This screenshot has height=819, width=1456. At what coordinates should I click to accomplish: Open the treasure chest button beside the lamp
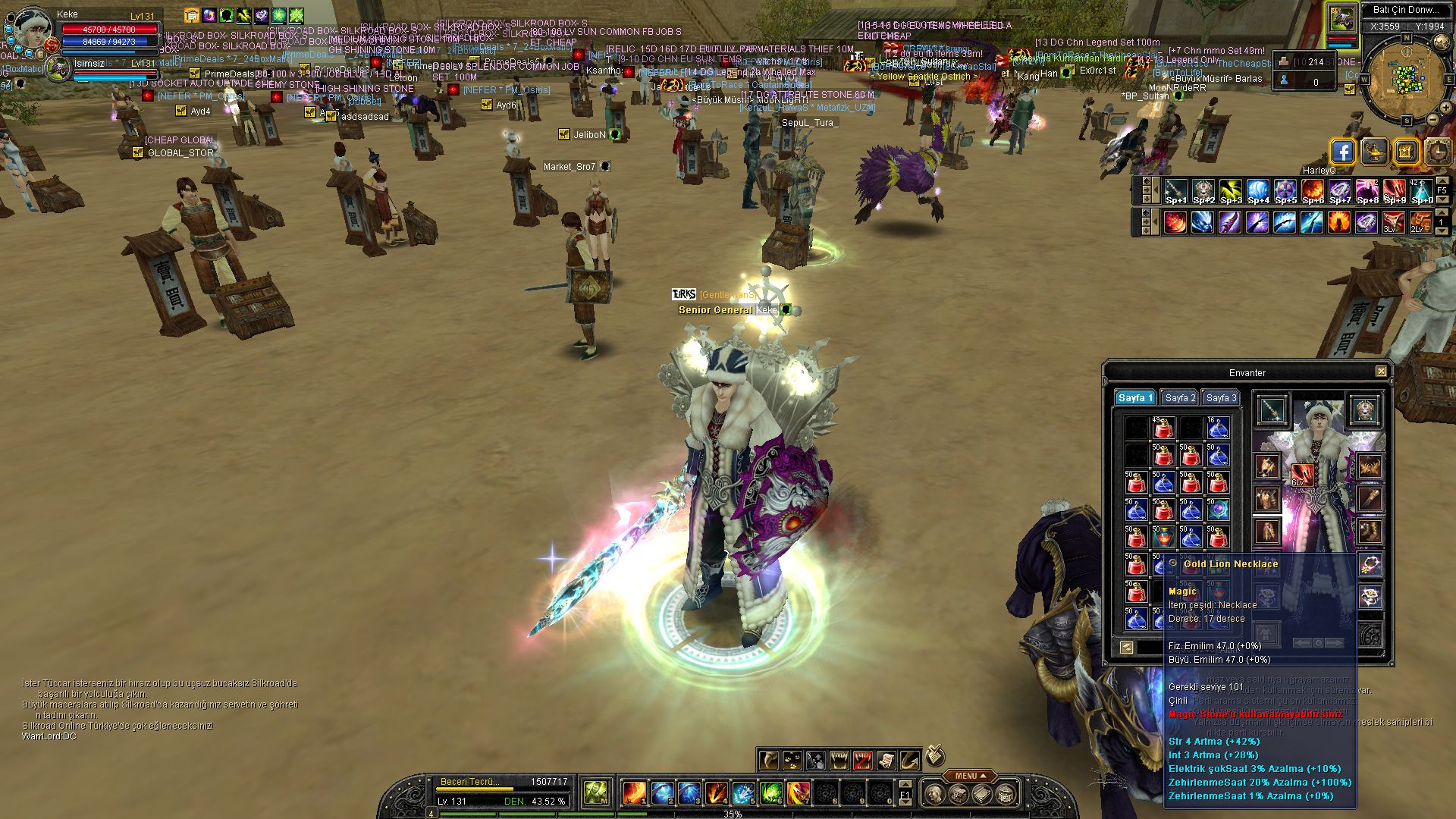(1405, 152)
